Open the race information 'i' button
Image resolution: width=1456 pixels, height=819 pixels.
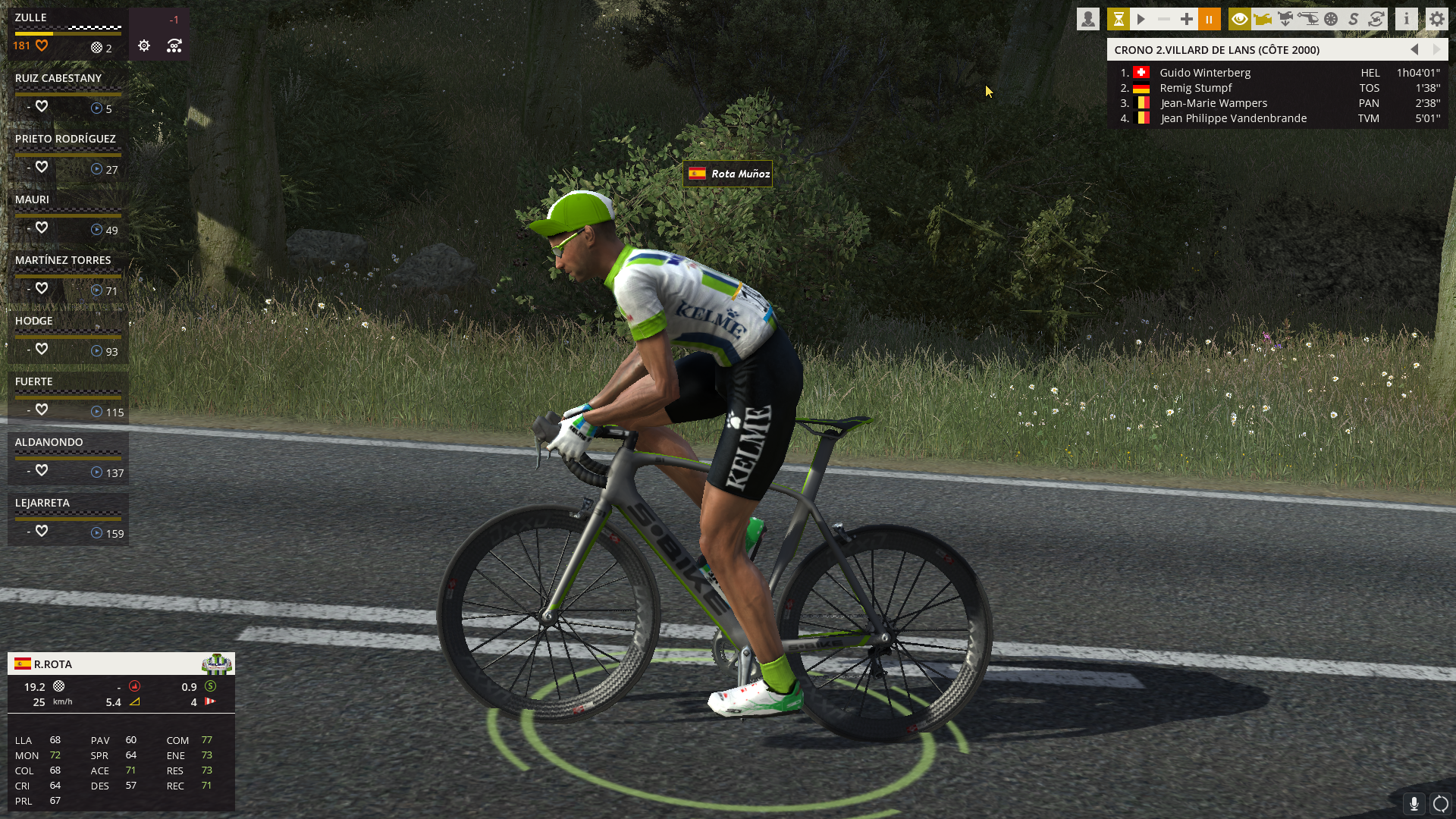[x=1407, y=19]
